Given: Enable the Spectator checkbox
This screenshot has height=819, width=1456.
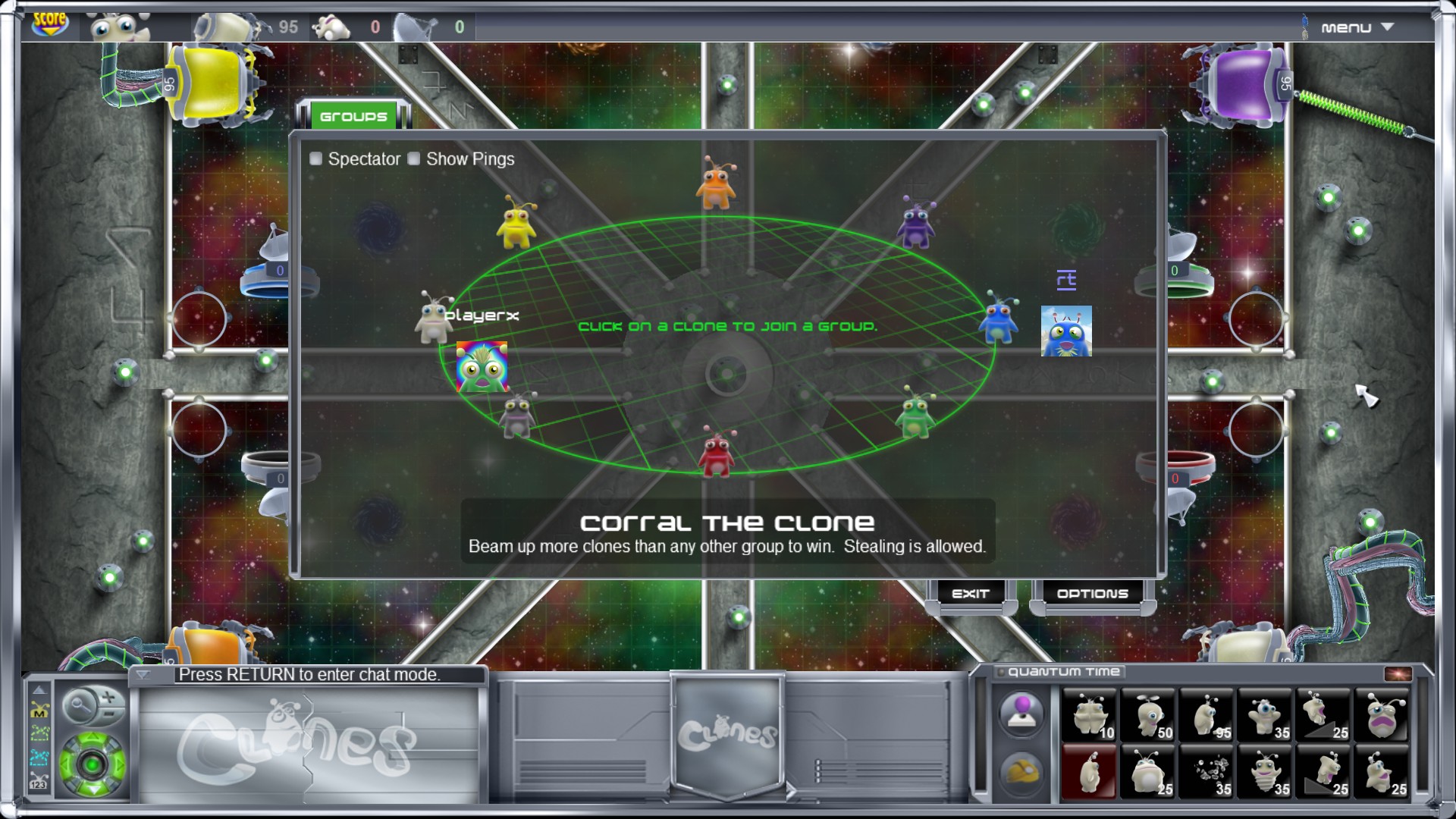Looking at the screenshot, I should tap(315, 159).
